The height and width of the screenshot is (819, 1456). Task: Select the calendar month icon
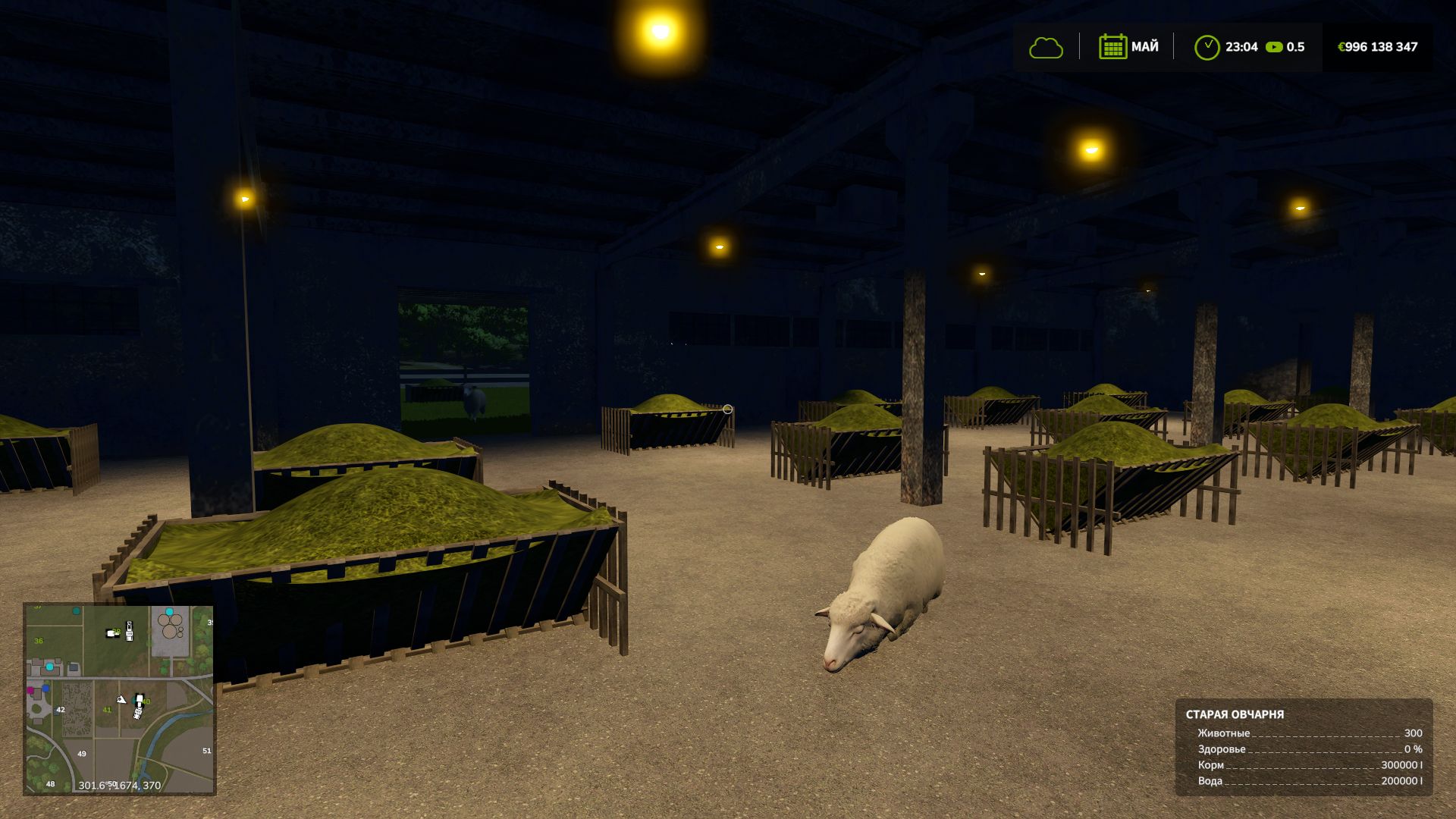click(x=1112, y=47)
